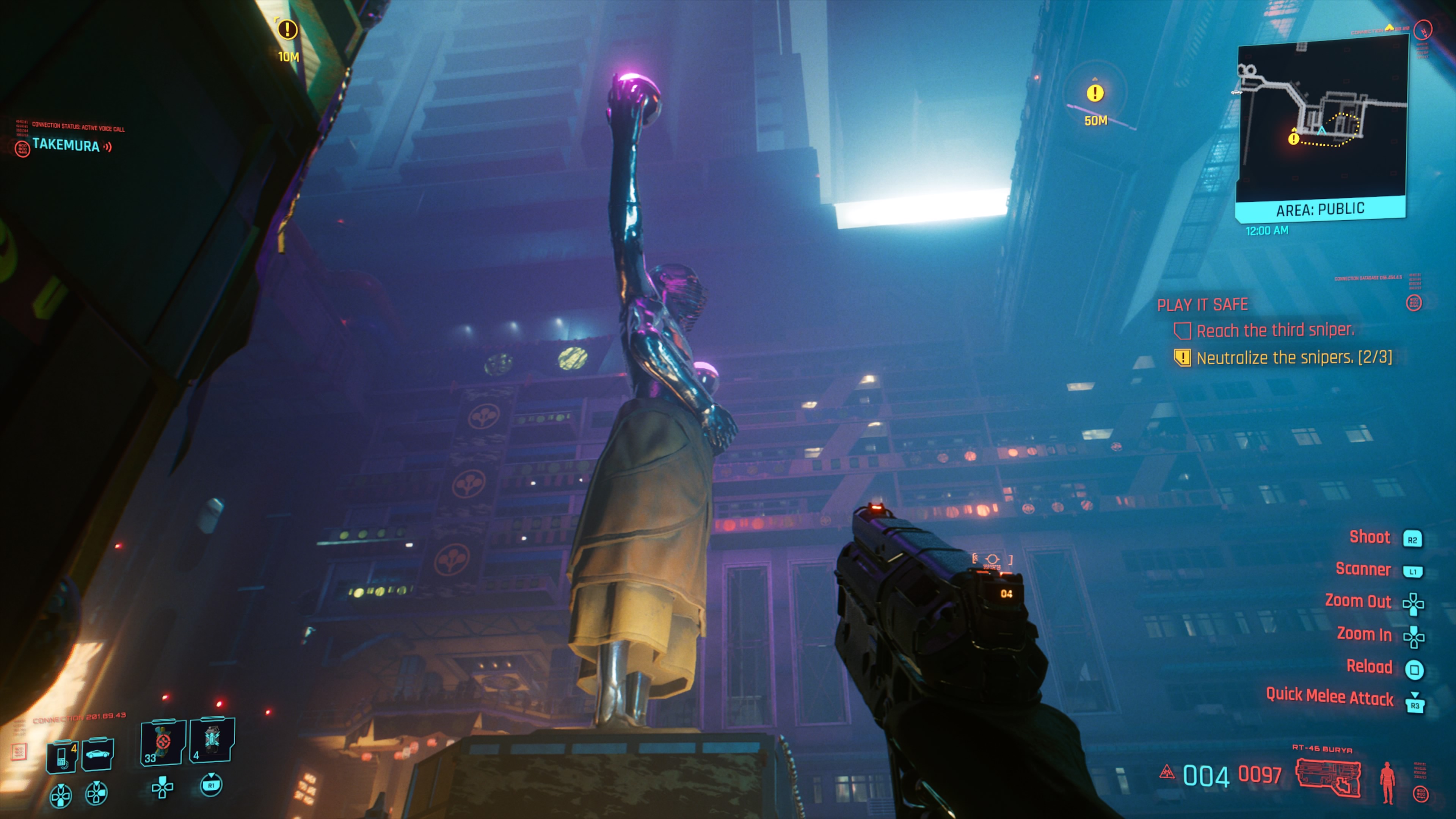Open the Takemura active voice call

[x=66, y=145]
